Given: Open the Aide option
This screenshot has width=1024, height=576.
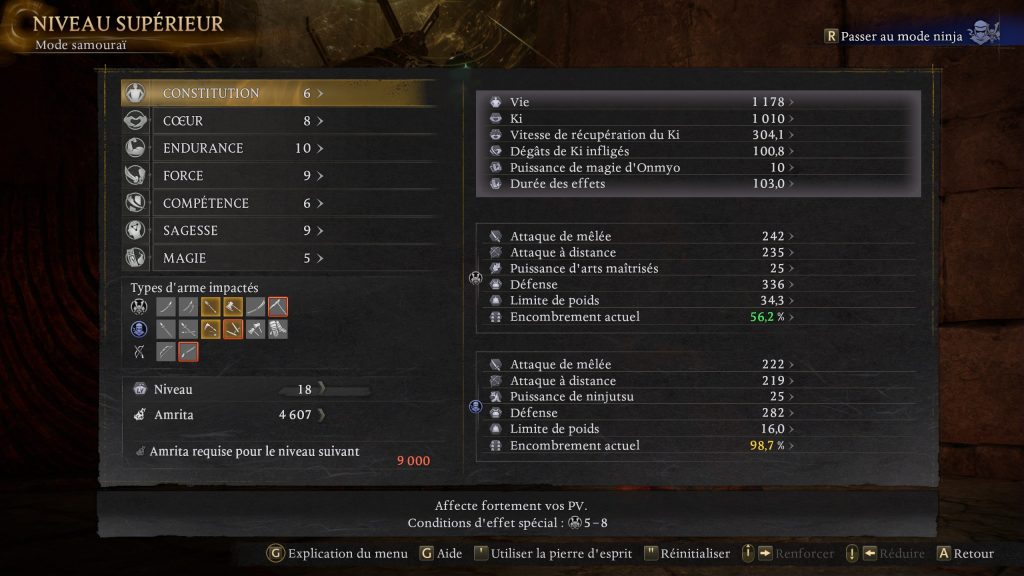Looking at the screenshot, I should coord(441,553).
